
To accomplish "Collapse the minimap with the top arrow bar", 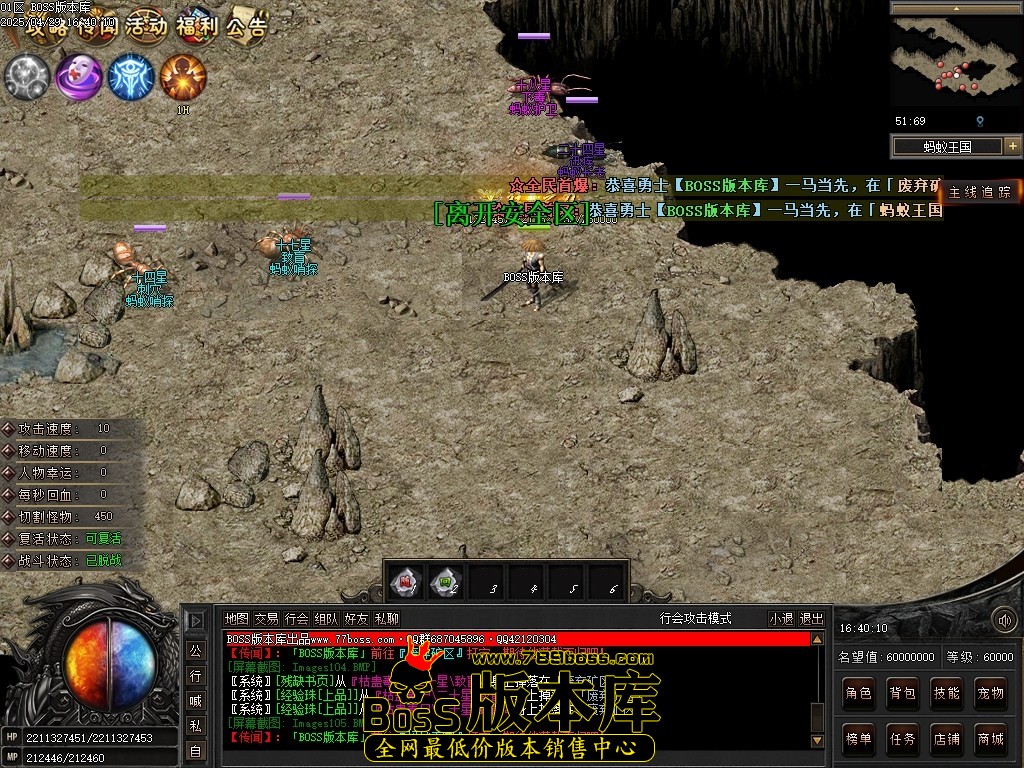I will click(x=956, y=8).
